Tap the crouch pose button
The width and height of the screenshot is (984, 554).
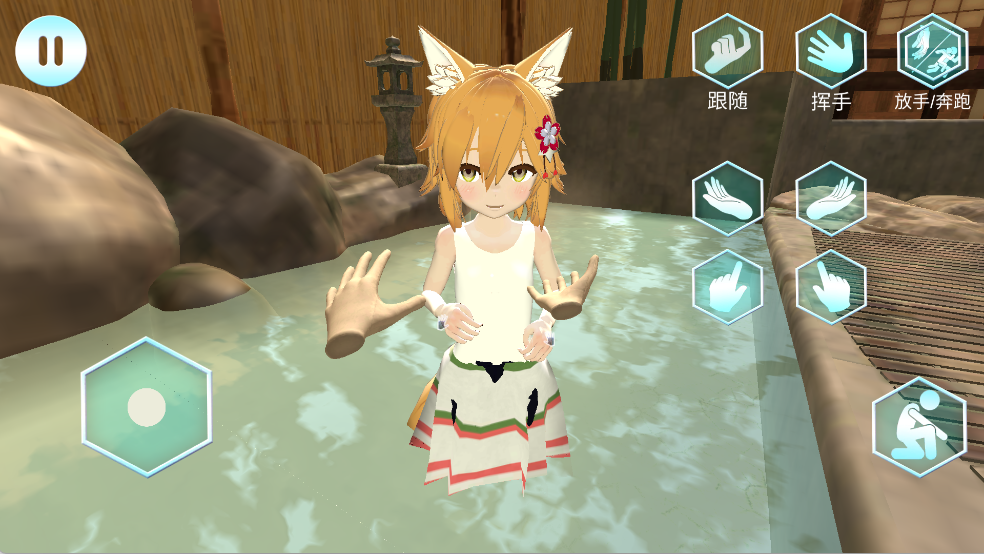point(919,426)
